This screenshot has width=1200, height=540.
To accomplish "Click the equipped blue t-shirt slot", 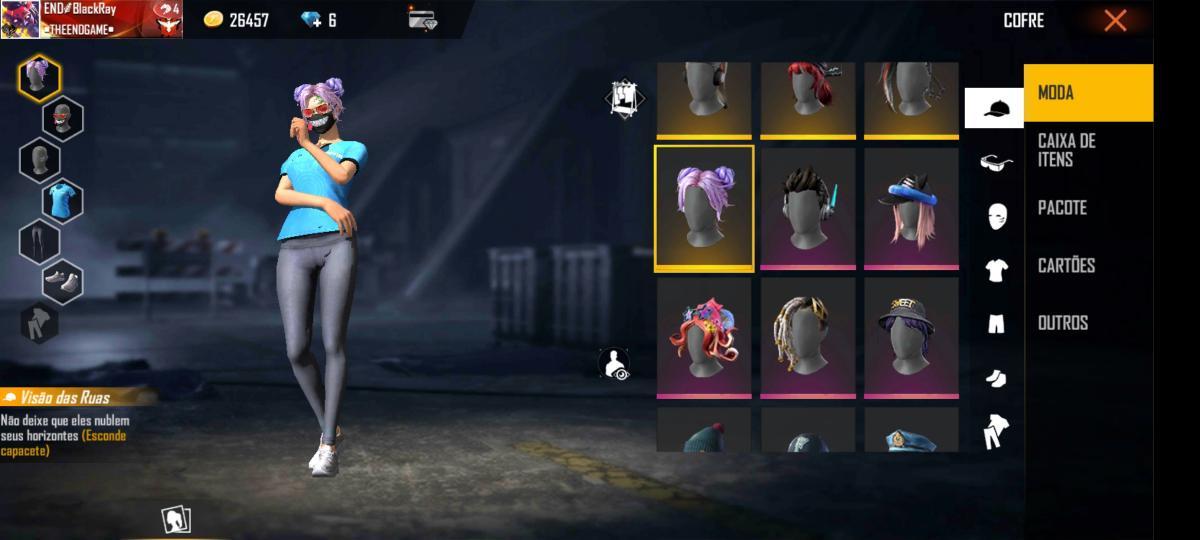I will point(62,200).
